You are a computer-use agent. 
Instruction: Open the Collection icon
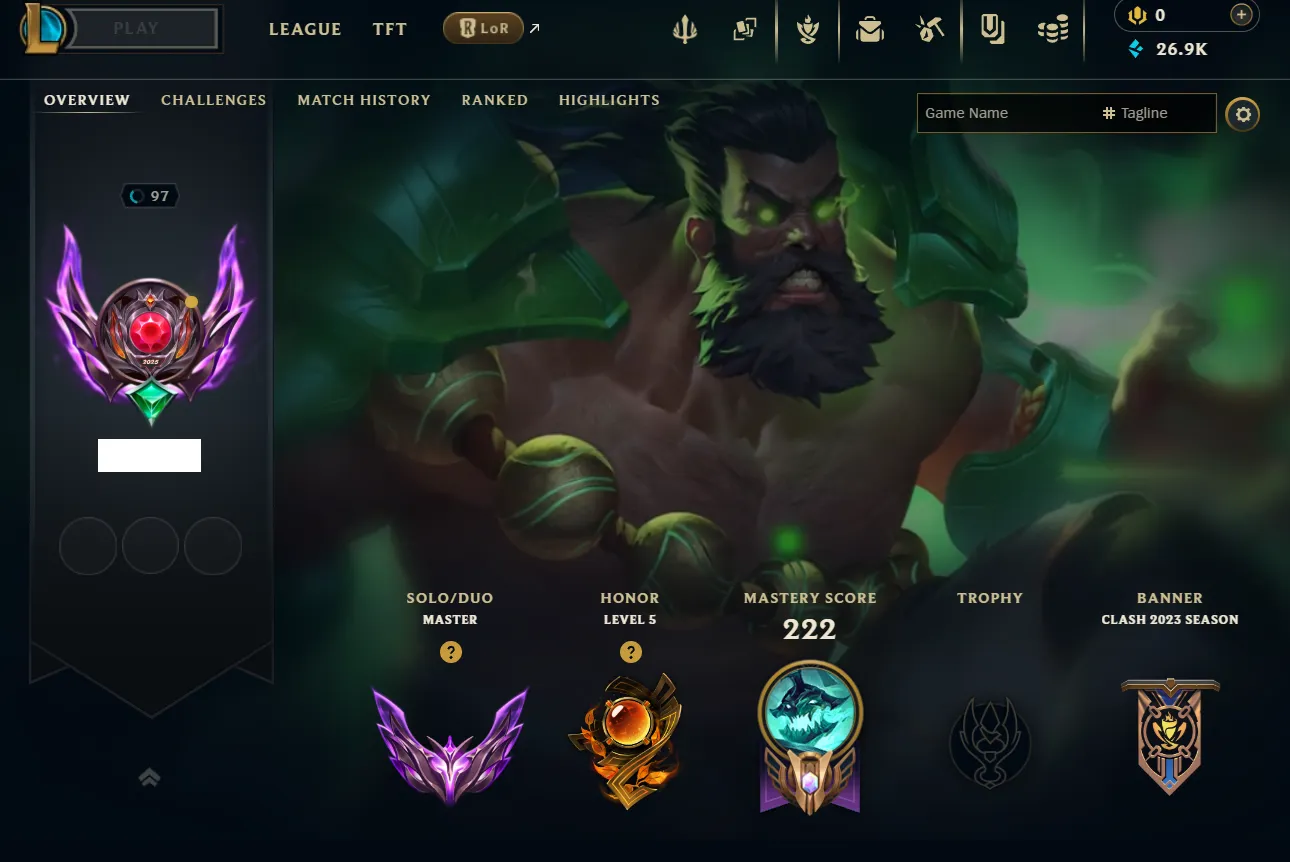pos(991,28)
